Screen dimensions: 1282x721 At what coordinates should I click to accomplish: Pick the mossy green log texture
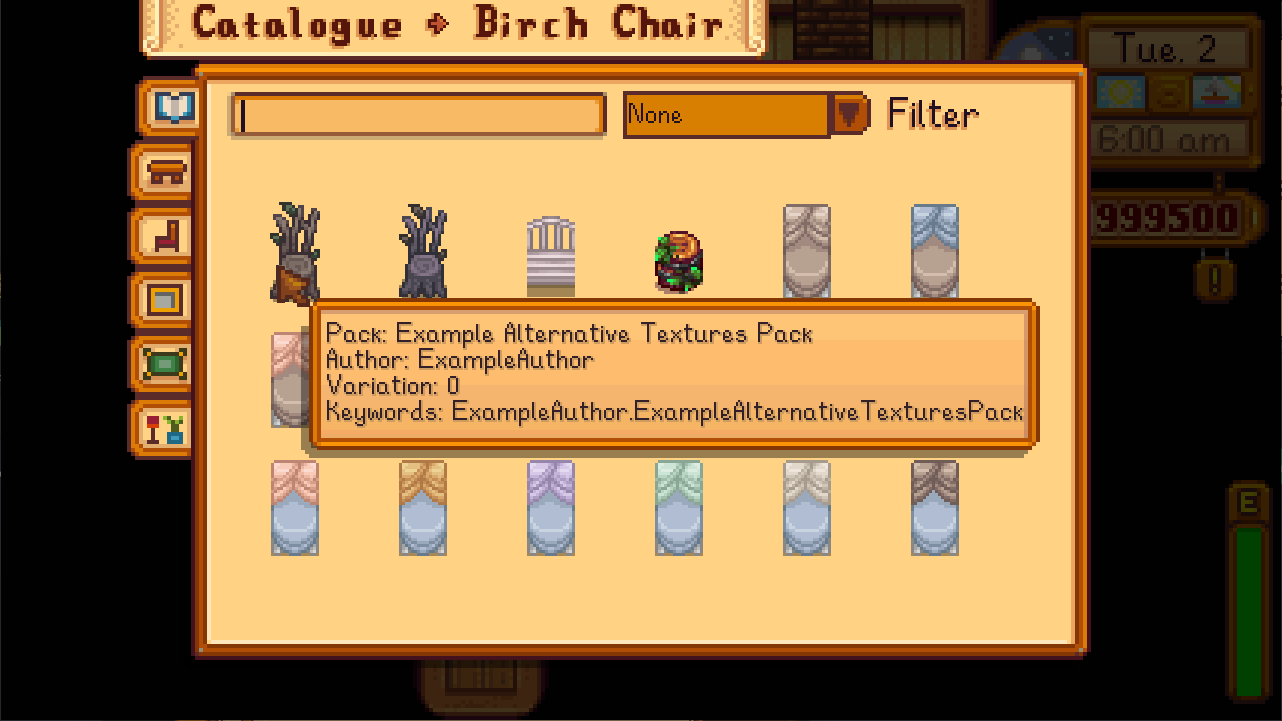[679, 261]
